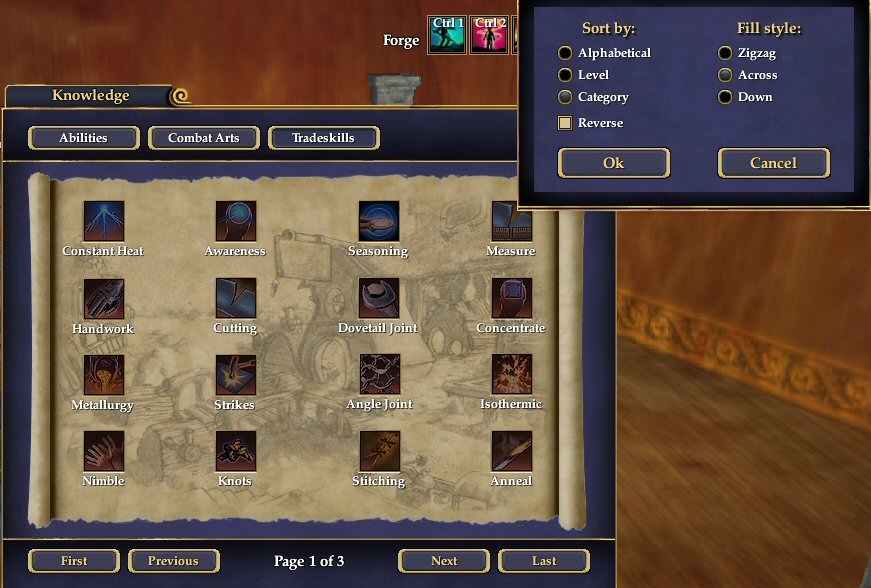Go to the Next page
Viewport: 871px width, 588px height.
click(444, 561)
